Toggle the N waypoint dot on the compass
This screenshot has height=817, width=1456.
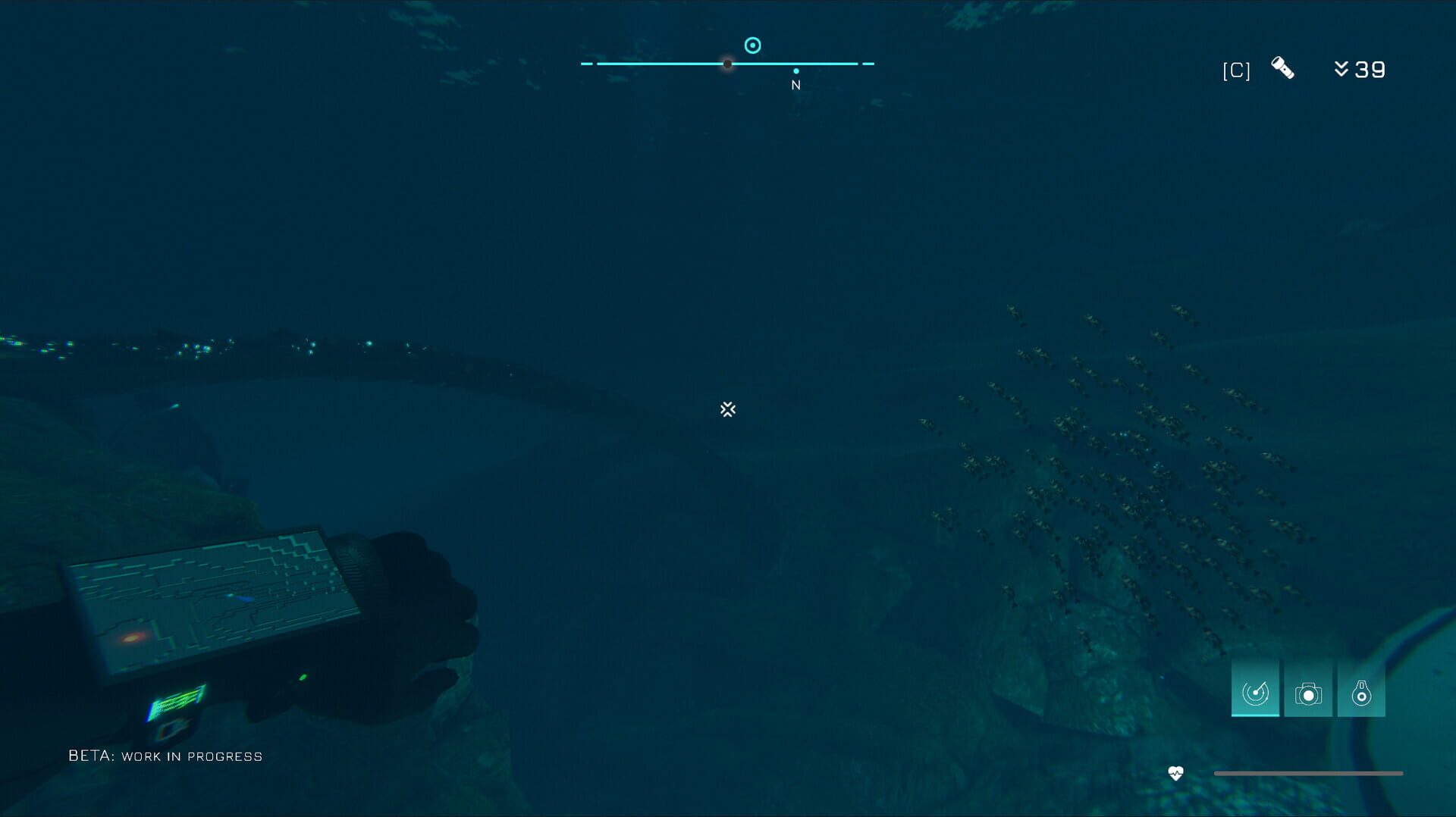pos(795,70)
